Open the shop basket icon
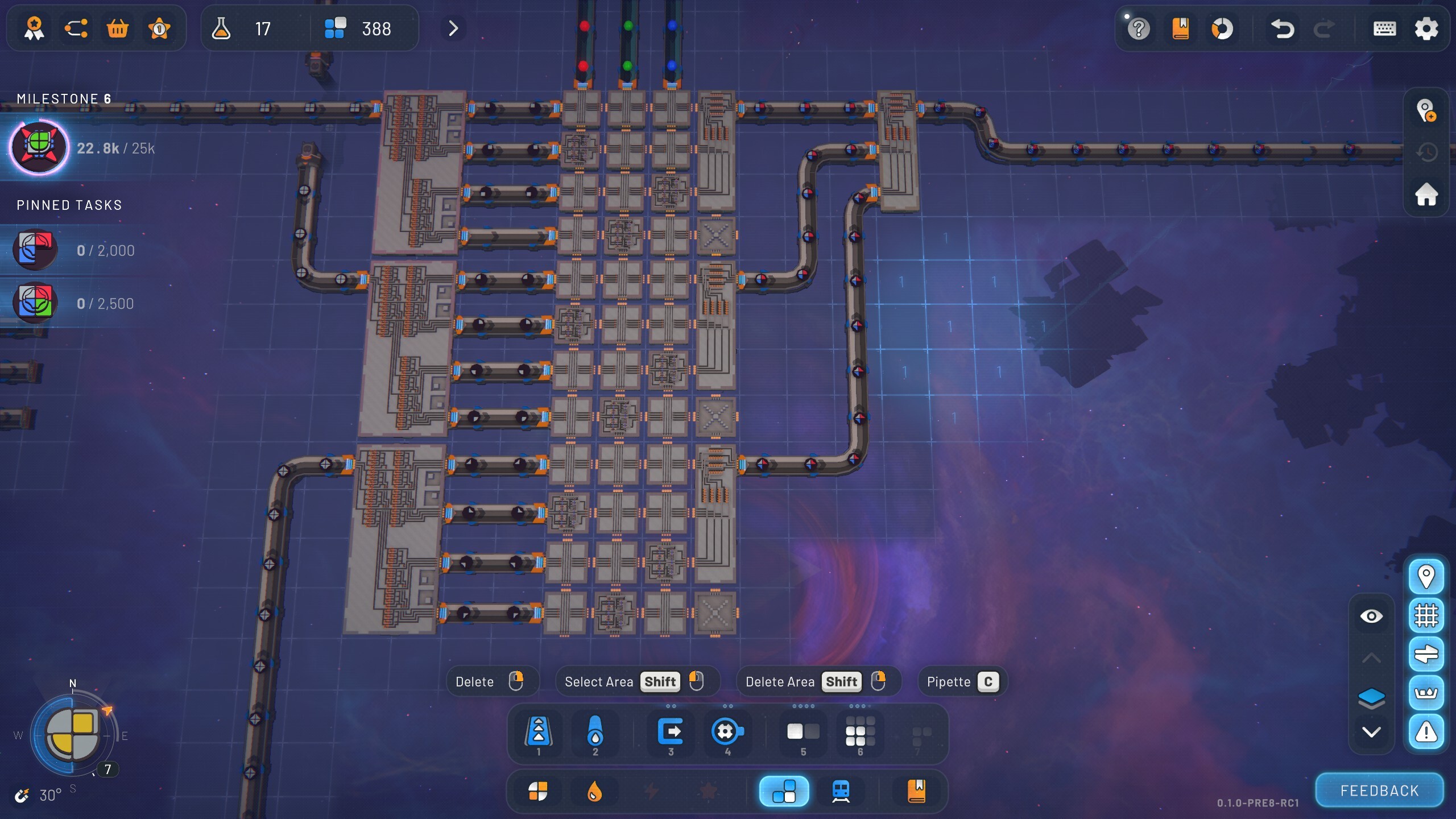1456x819 pixels. click(x=118, y=28)
